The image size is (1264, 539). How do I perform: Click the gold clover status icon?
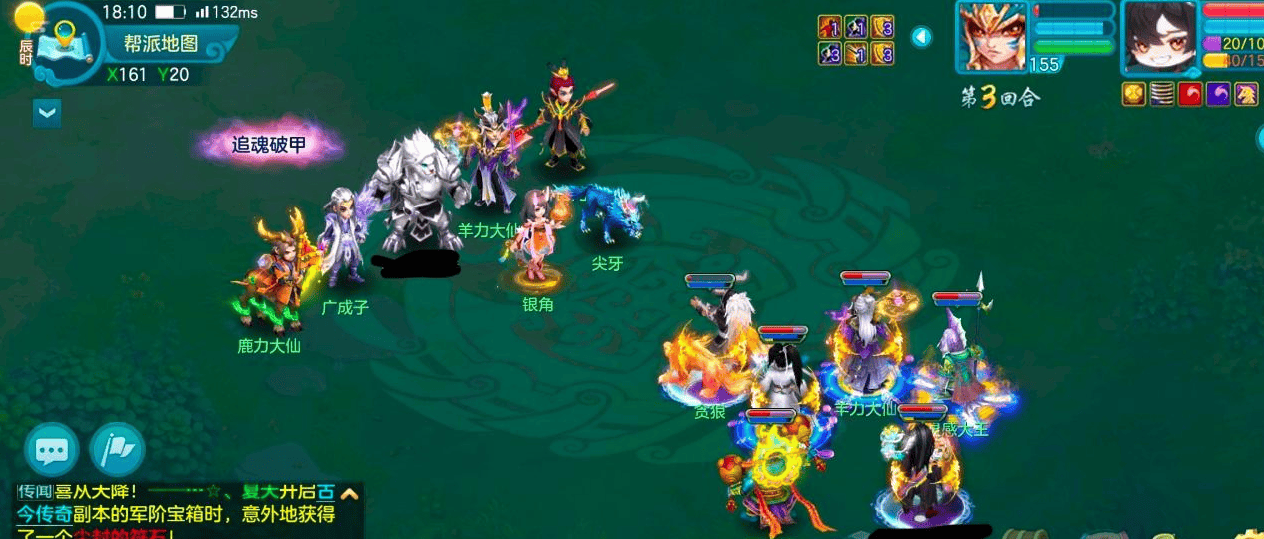(x=1134, y=94)
